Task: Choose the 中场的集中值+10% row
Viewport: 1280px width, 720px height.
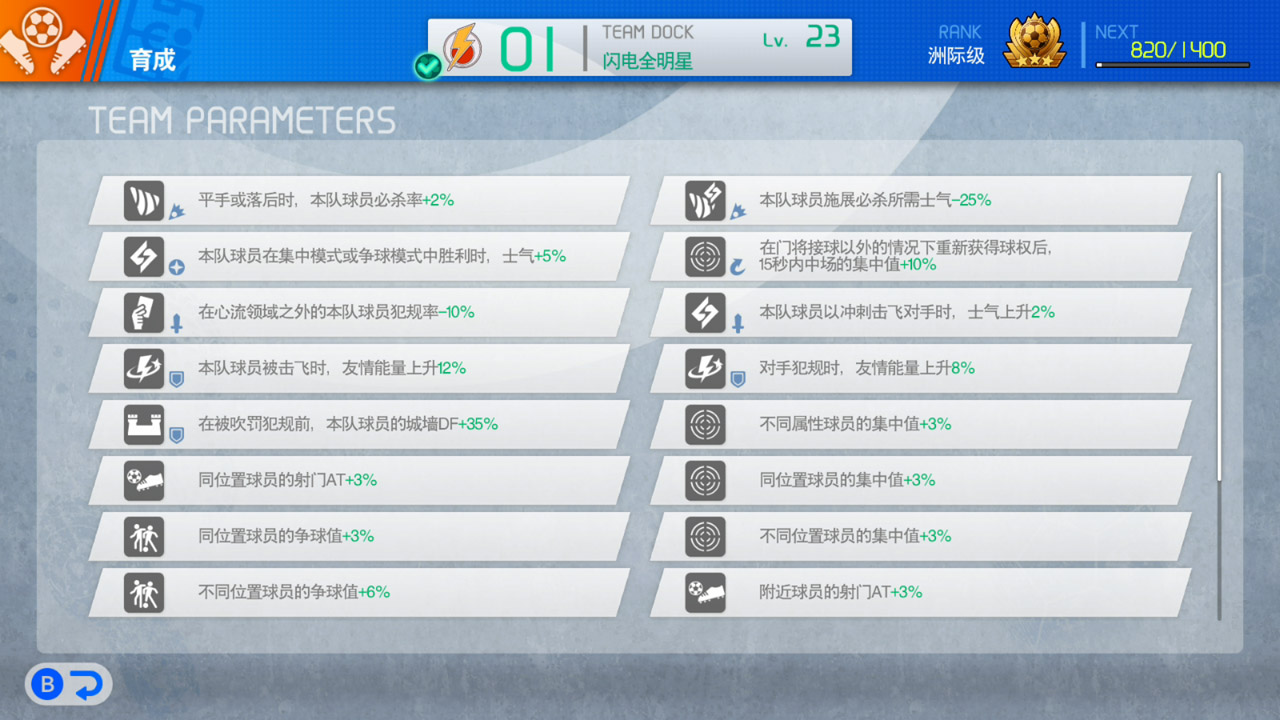Action: tap(920, 256)
